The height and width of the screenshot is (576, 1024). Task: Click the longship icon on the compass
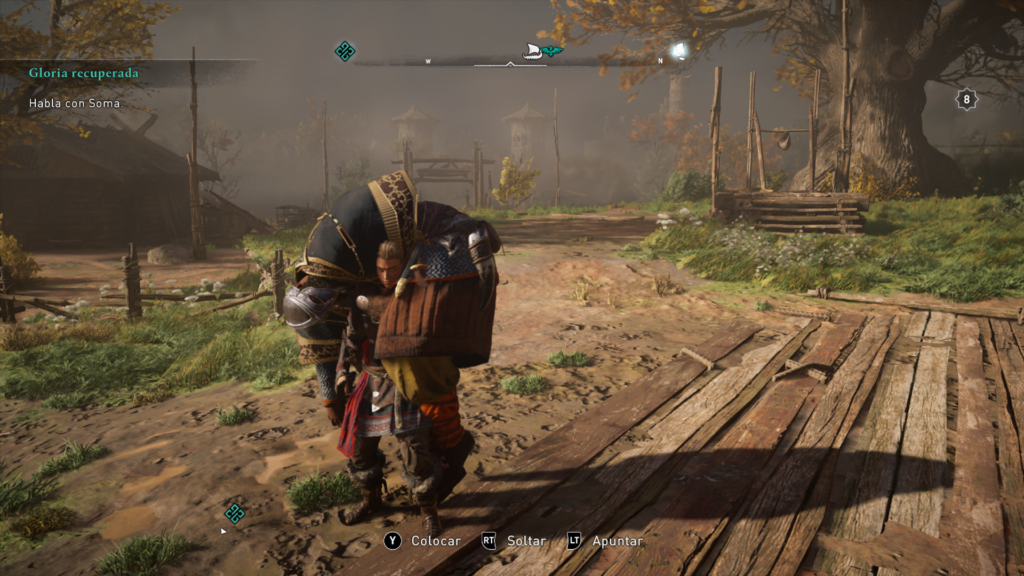[x=534, y=51]
